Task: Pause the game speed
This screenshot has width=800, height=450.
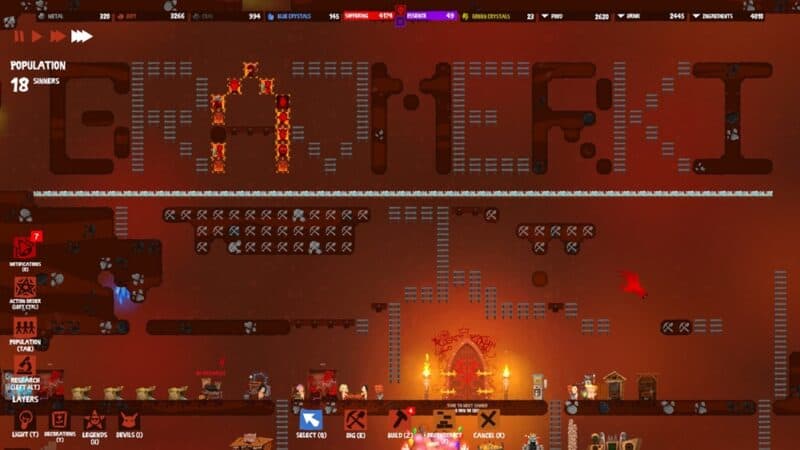Action: 19,36
